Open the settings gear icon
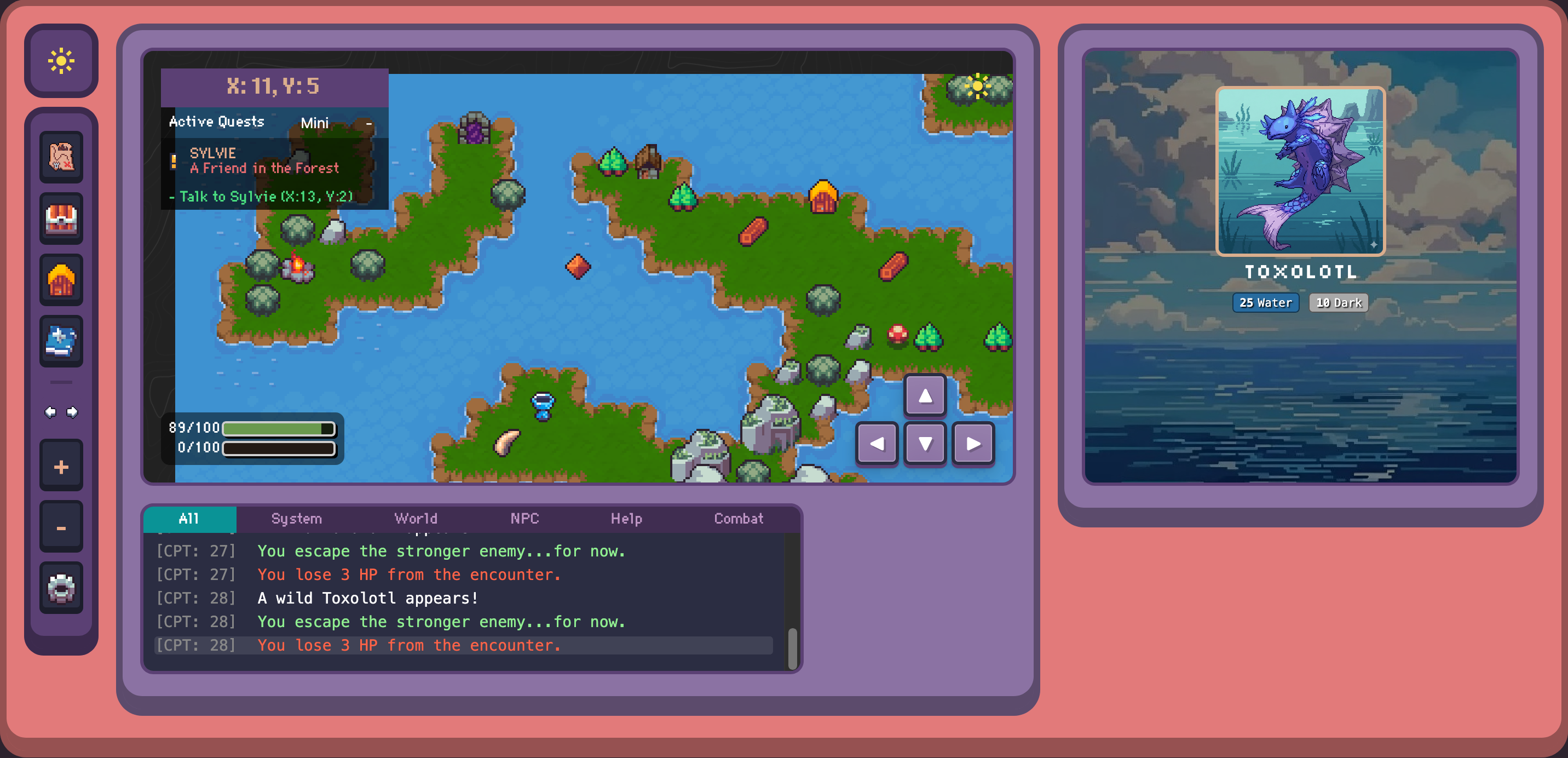 click(61, 587)
